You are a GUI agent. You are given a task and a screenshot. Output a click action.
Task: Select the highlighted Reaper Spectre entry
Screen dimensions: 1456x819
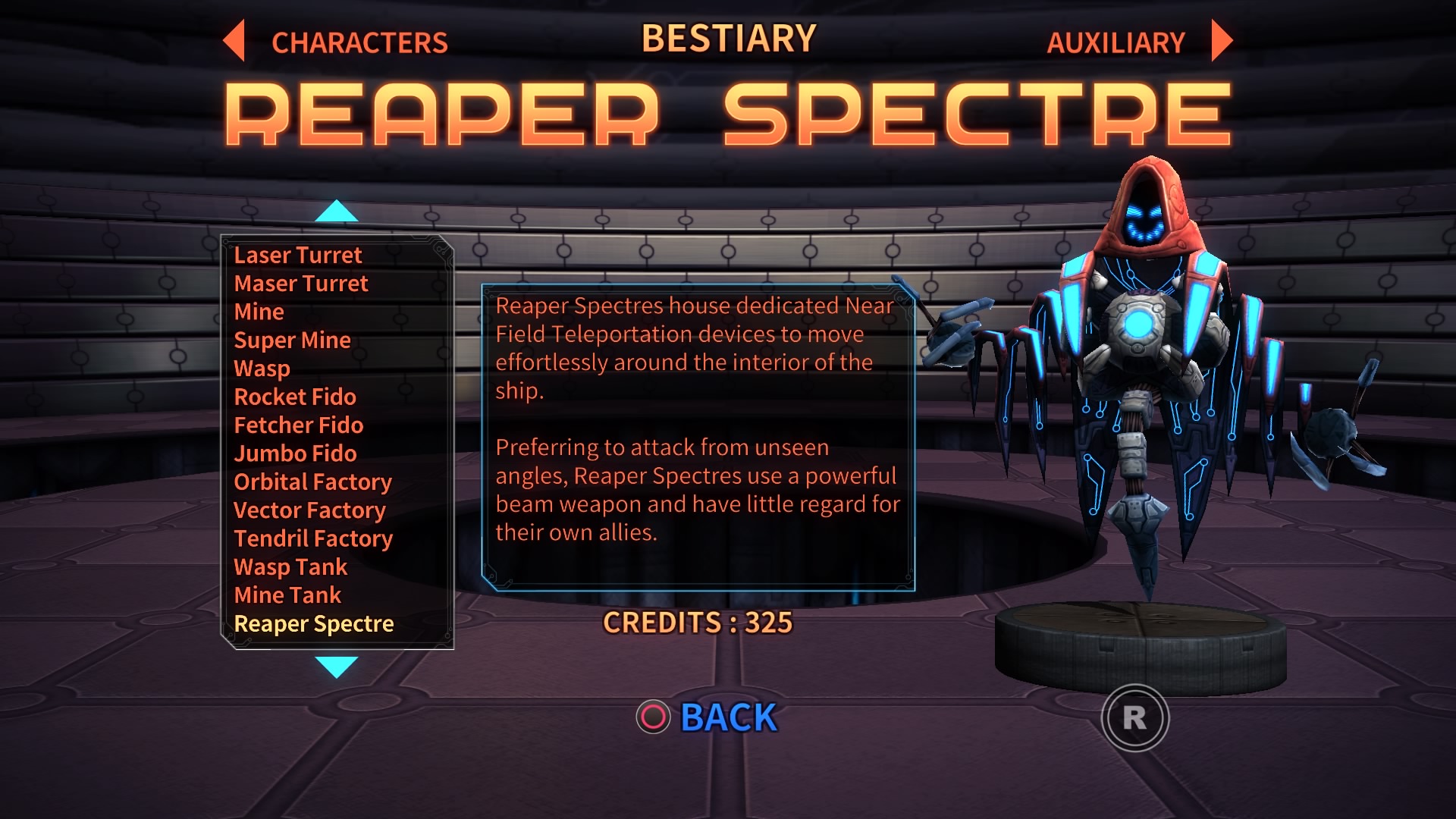[x=316, y=624]
